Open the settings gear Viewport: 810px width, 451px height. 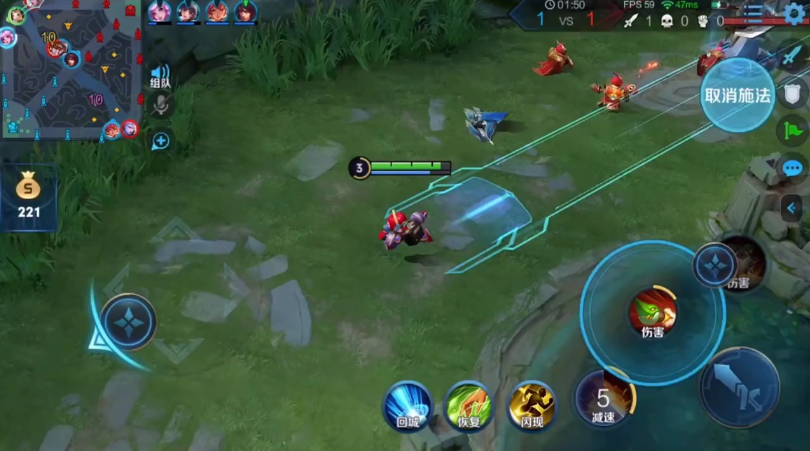coord(795,13)
